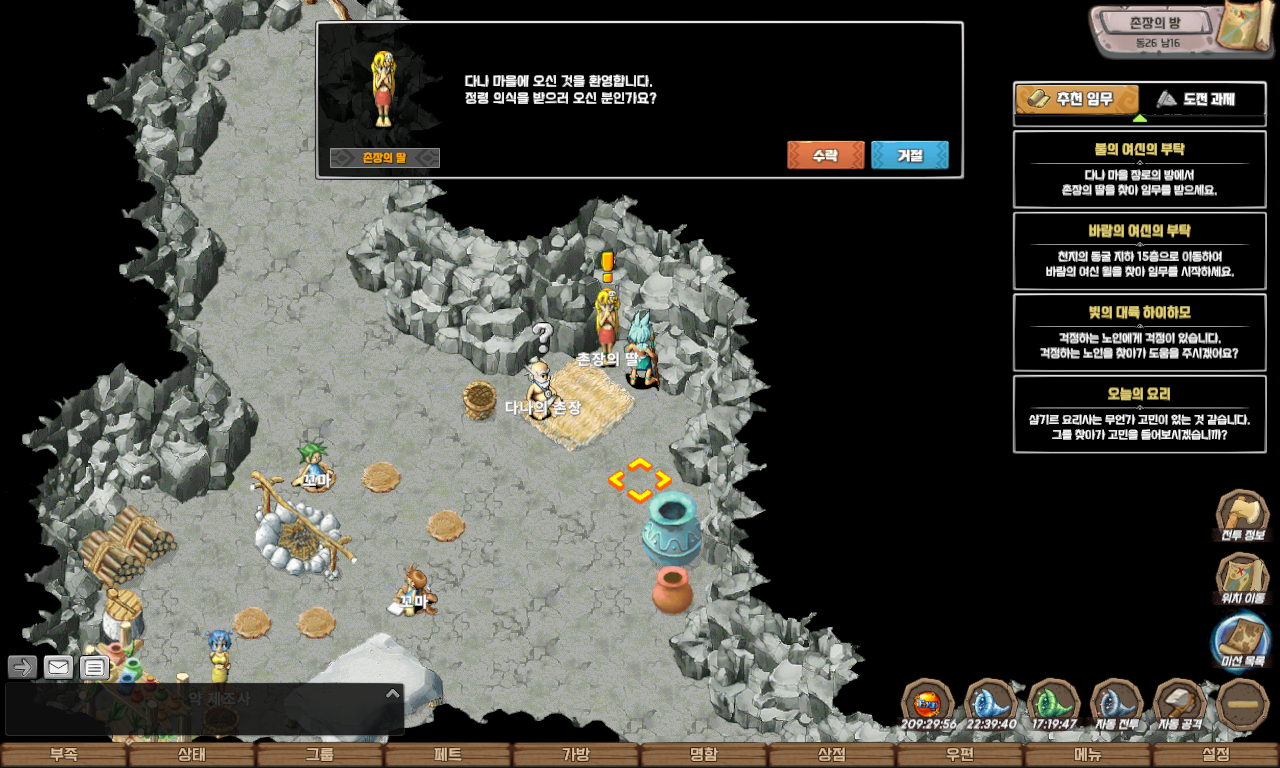Decline the quest with the 거절 button
The image size is (1280, 768).
pyautogui.click(x=909, y=155)
